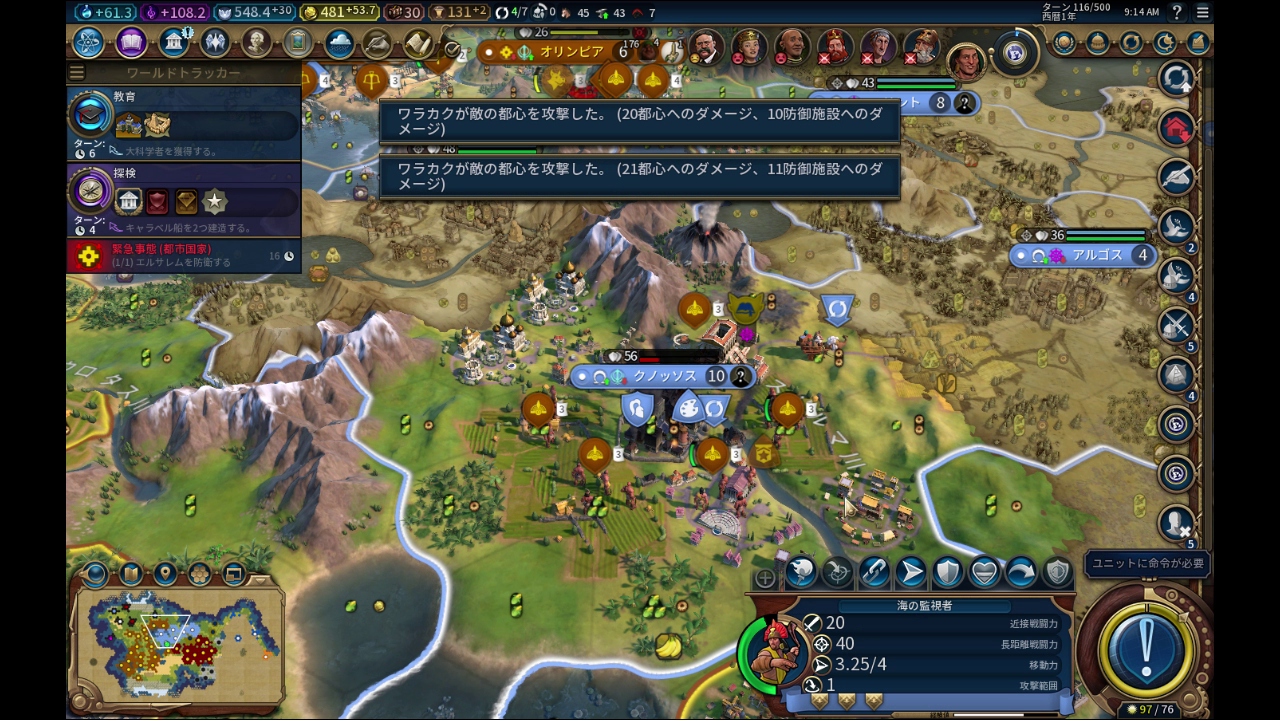Image resolution: width=1280 pixels, height=720 pixels.
Task: Choose the move-to arrow unit action
Action: point(910,573)
